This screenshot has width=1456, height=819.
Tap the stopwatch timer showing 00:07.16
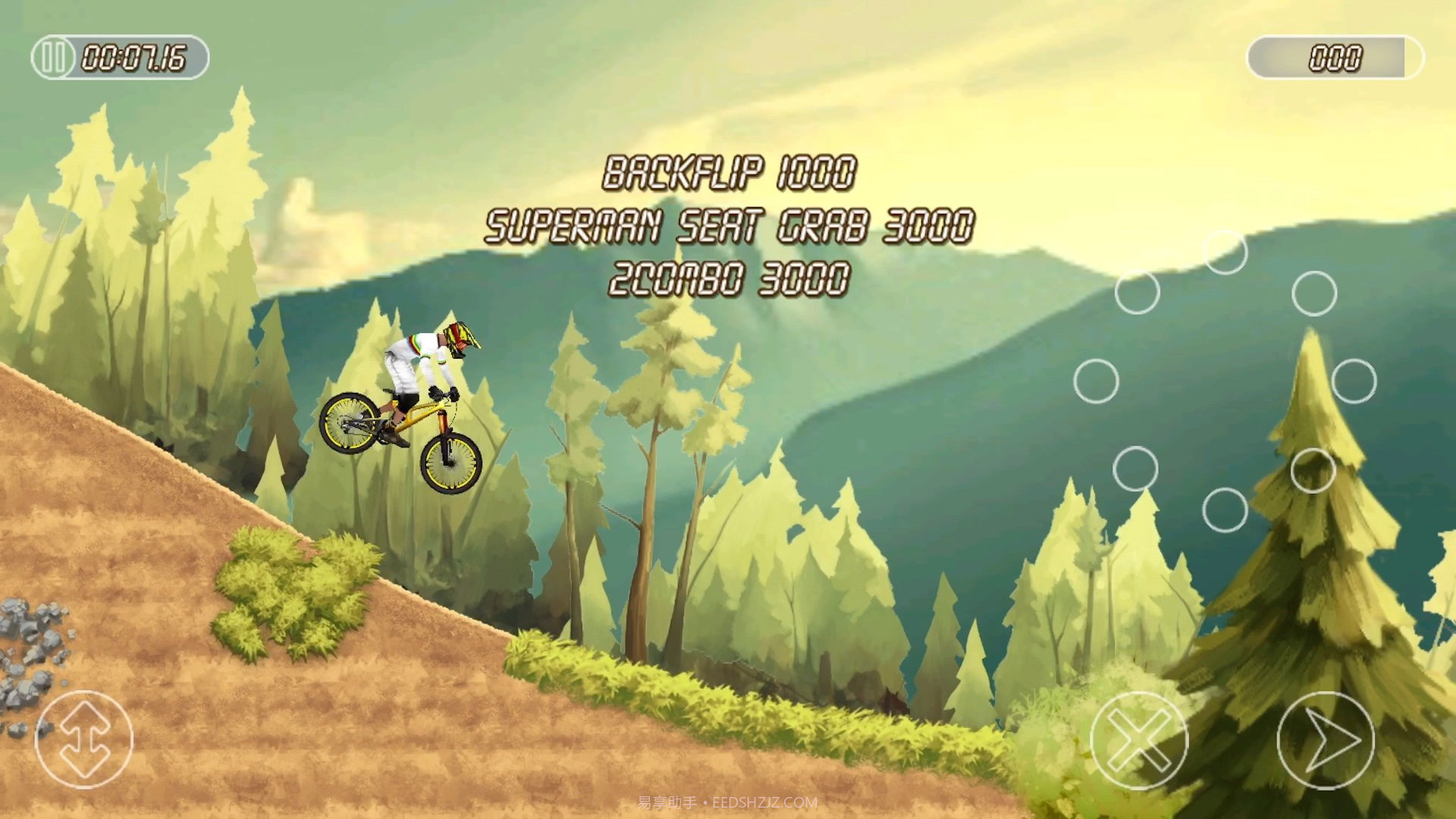135,55
